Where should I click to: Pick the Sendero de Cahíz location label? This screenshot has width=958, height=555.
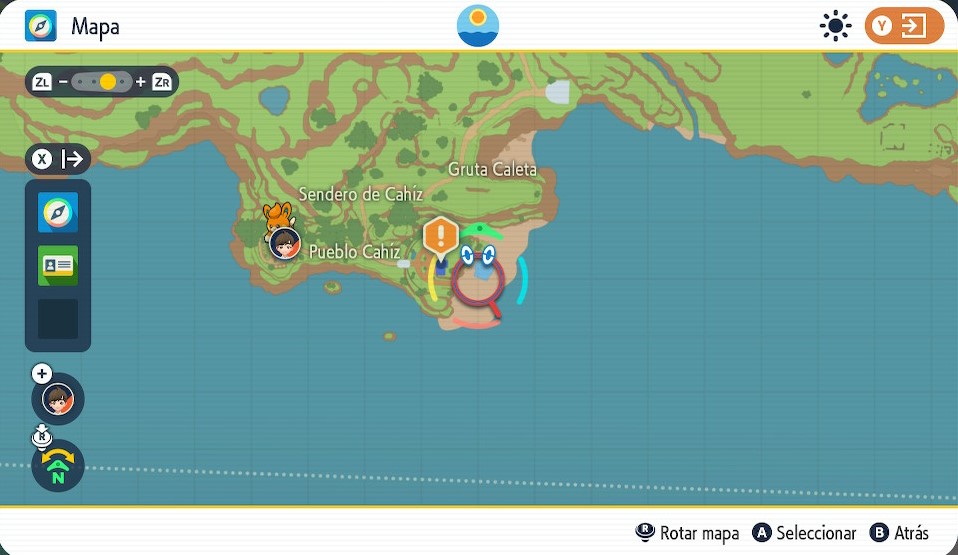coord(360,194)
